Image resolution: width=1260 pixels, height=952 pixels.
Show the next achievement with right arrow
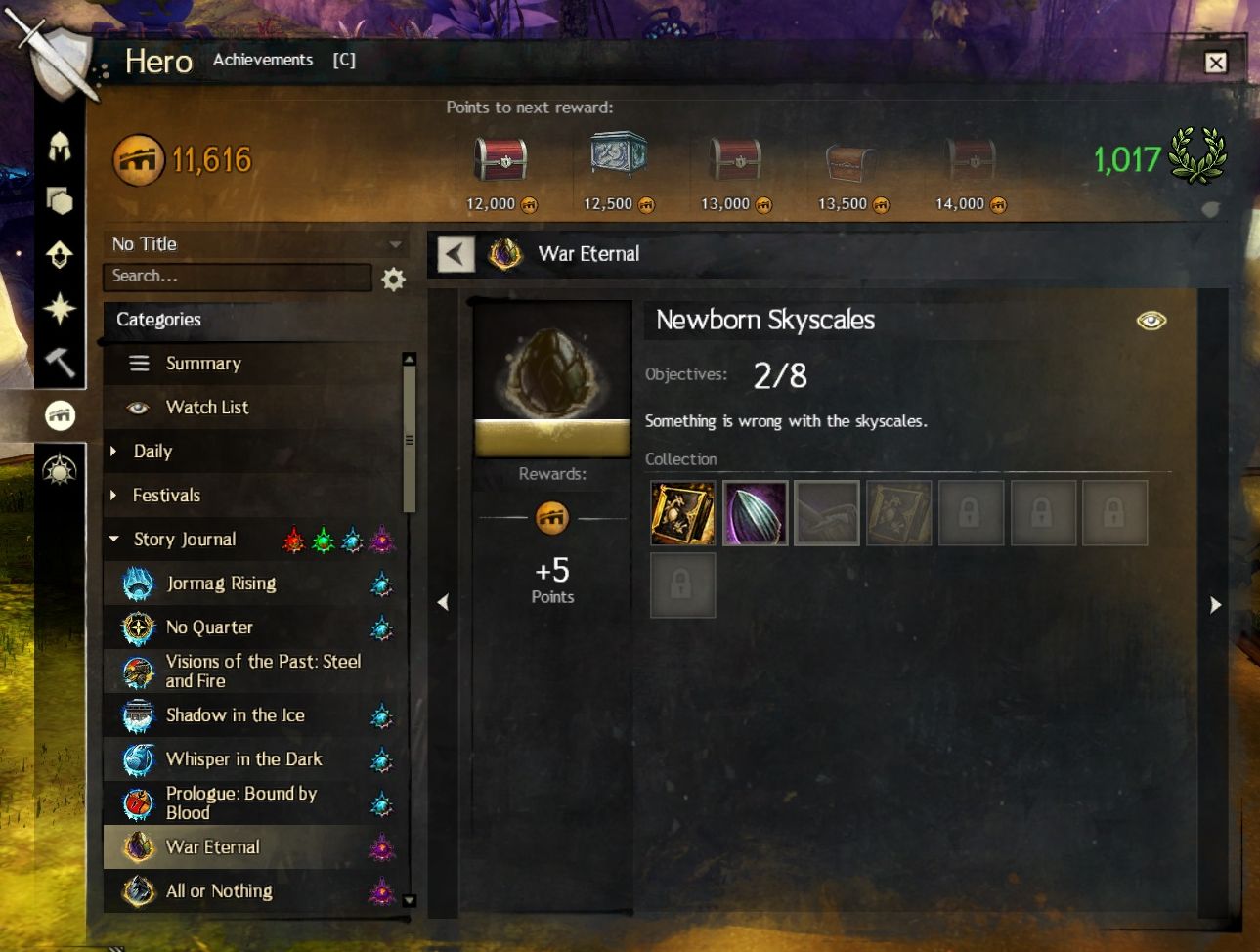tap(1215, 605)
